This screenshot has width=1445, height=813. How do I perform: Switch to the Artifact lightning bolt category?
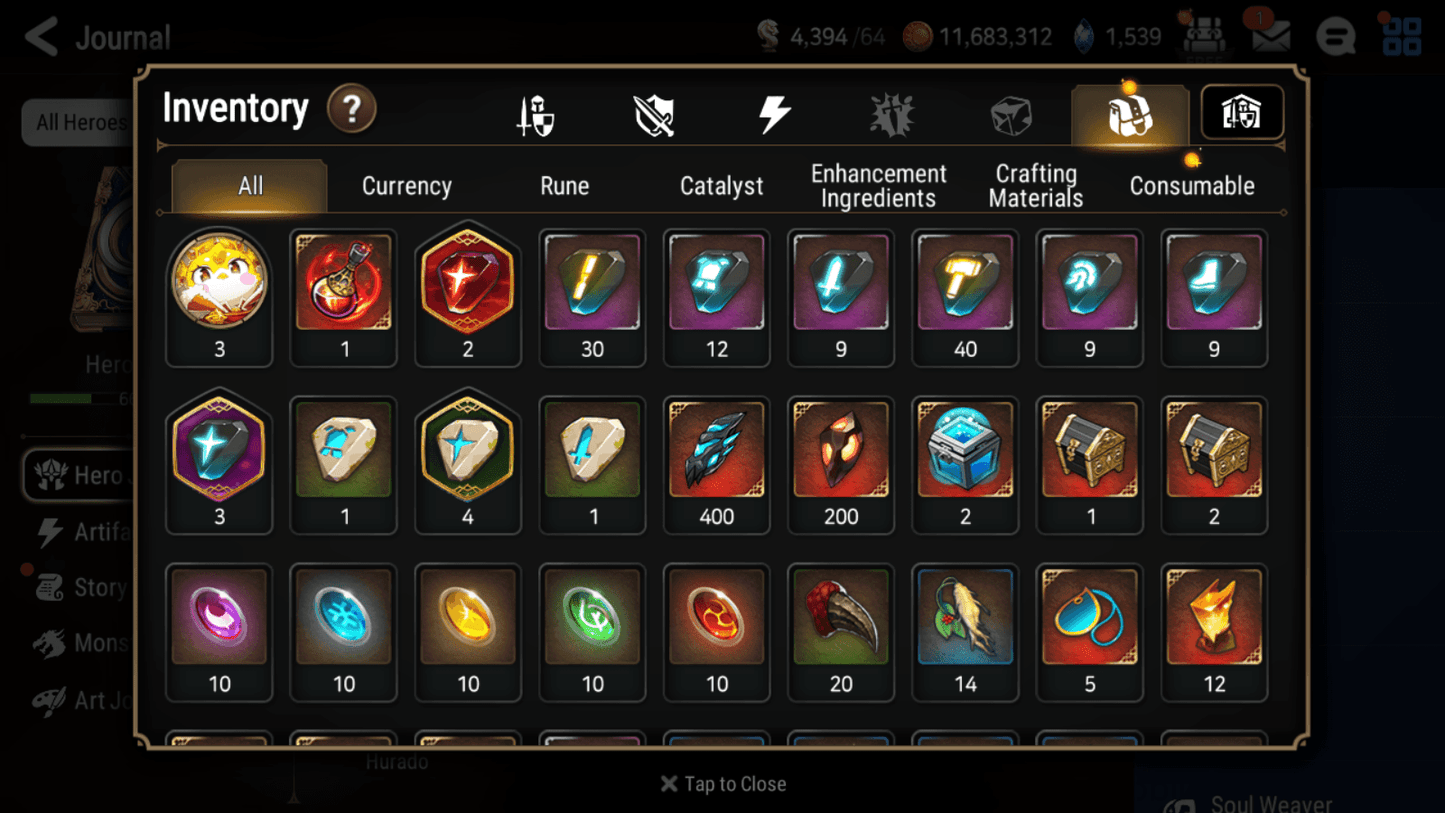click(775, 113)
